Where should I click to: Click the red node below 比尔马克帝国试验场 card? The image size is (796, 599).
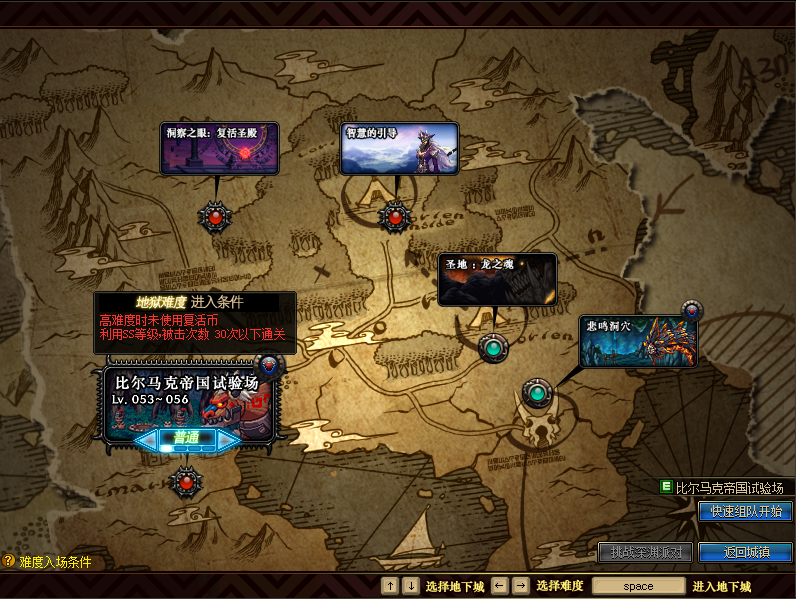(x=185, y=482)
